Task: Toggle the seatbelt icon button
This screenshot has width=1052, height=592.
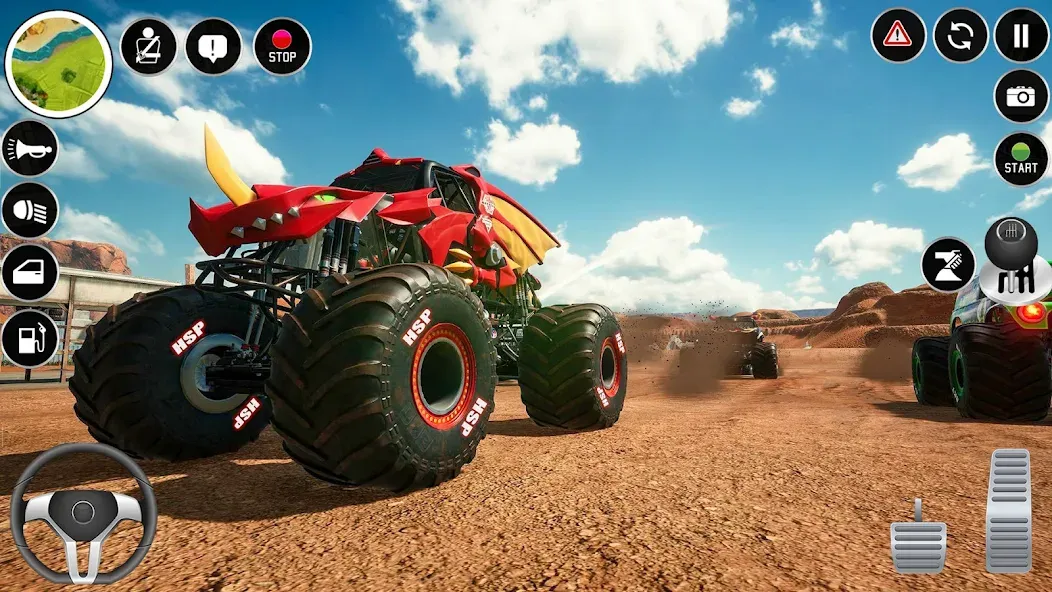Action: (x=148, y=46)
